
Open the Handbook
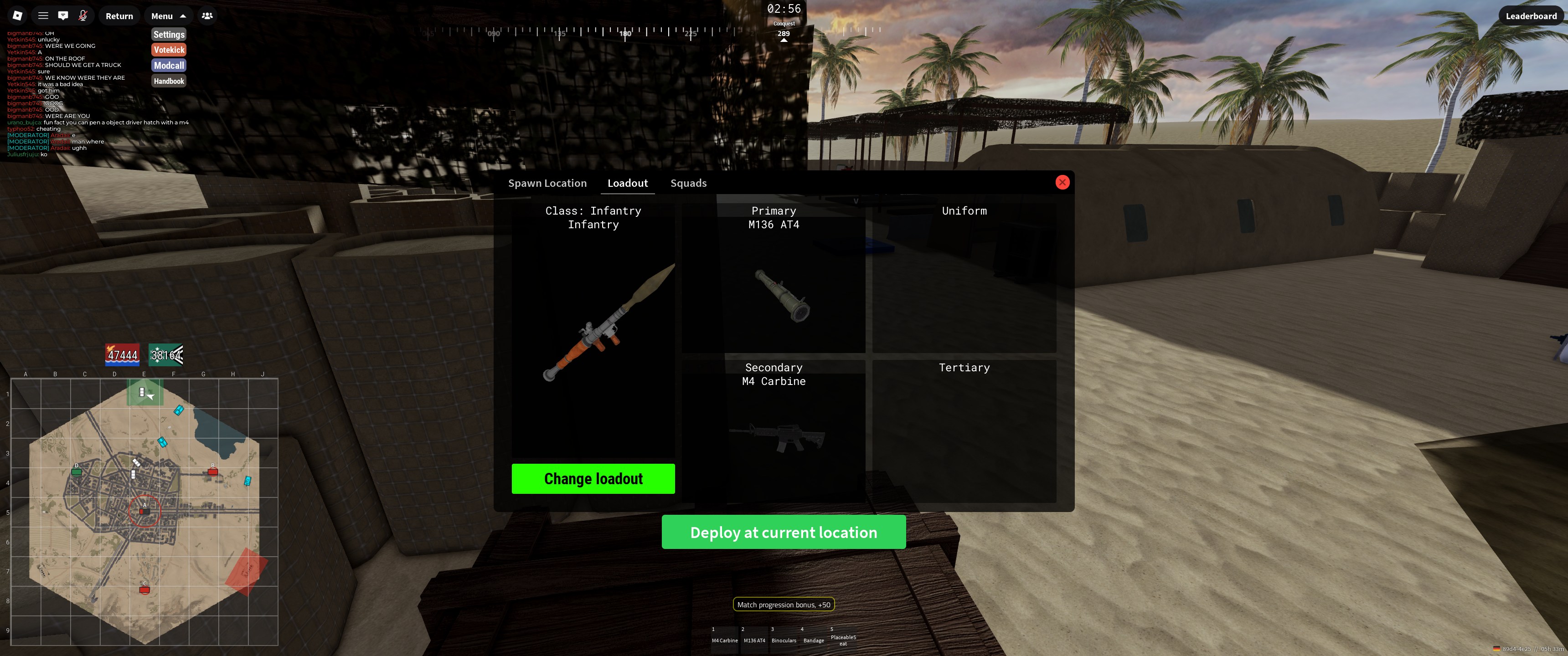coord(169,81)
